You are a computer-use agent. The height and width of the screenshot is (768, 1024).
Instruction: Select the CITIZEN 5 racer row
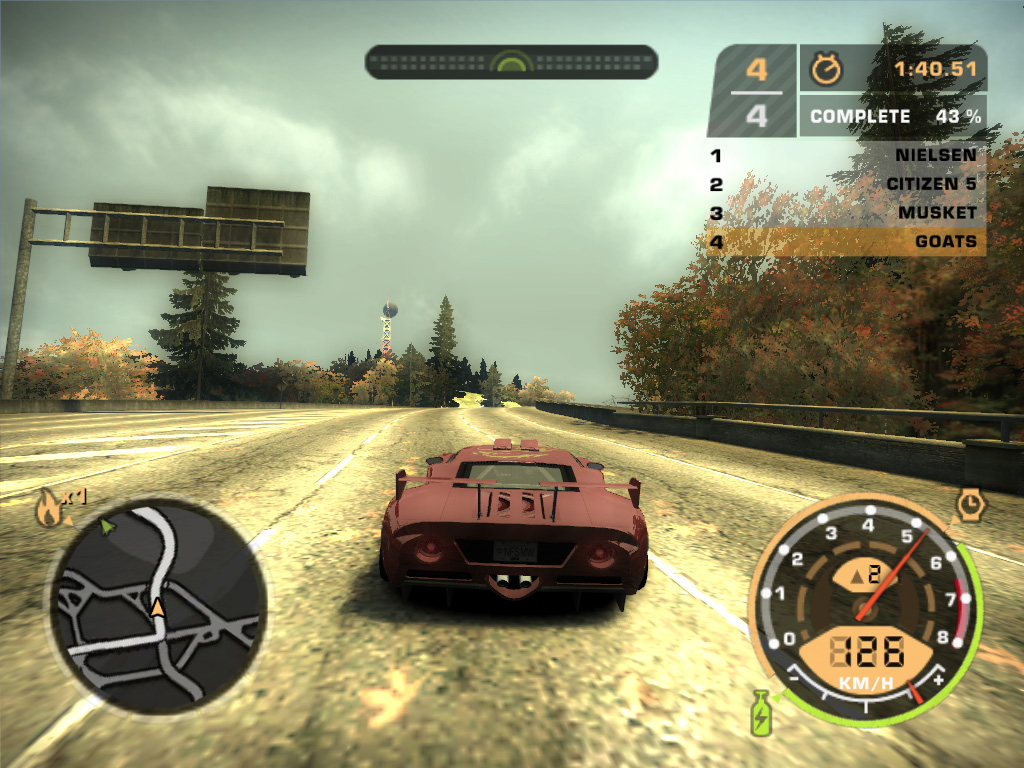tap(846, 184)
